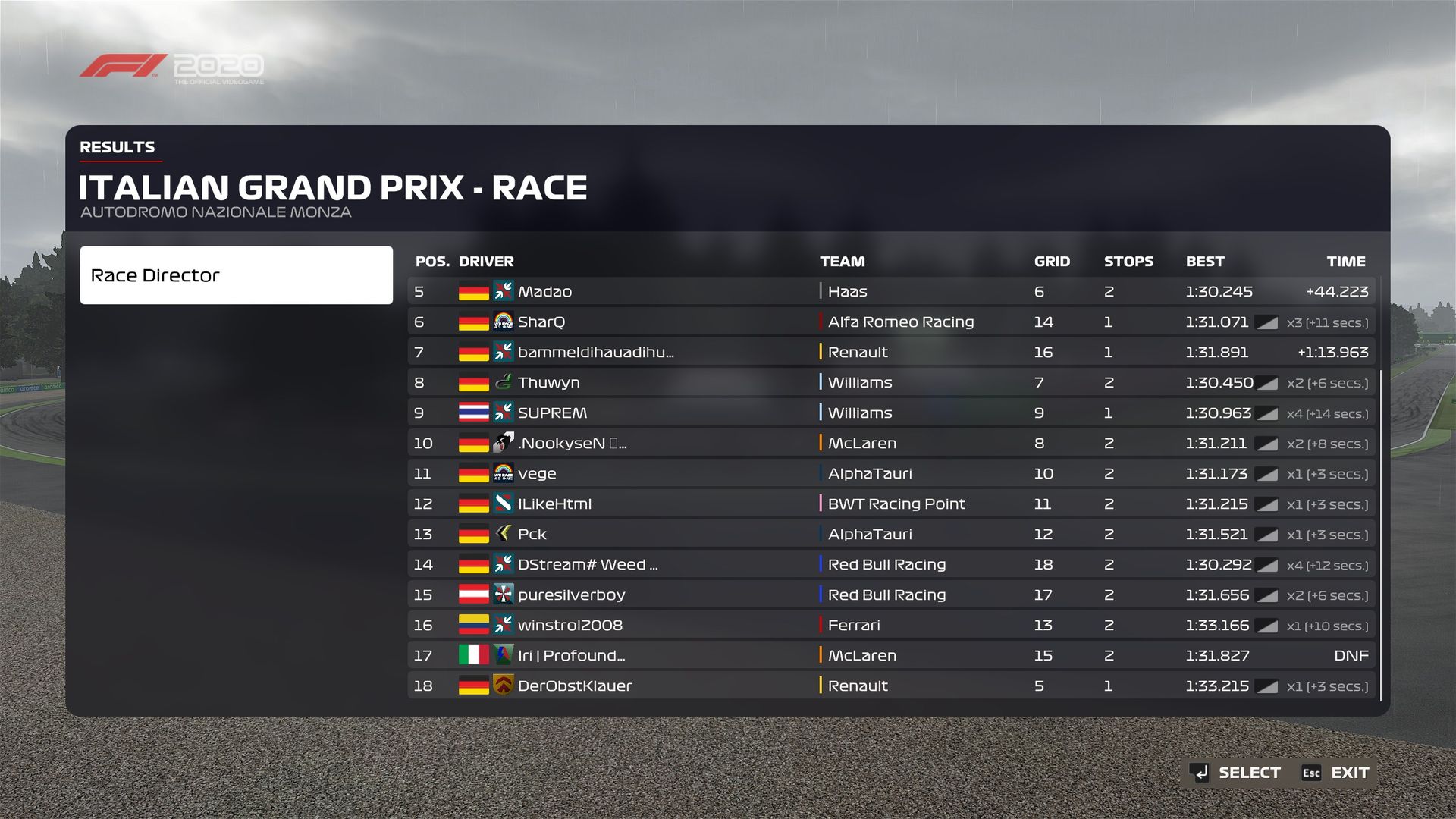Choose puresilverboy's result row

point(891,595)
